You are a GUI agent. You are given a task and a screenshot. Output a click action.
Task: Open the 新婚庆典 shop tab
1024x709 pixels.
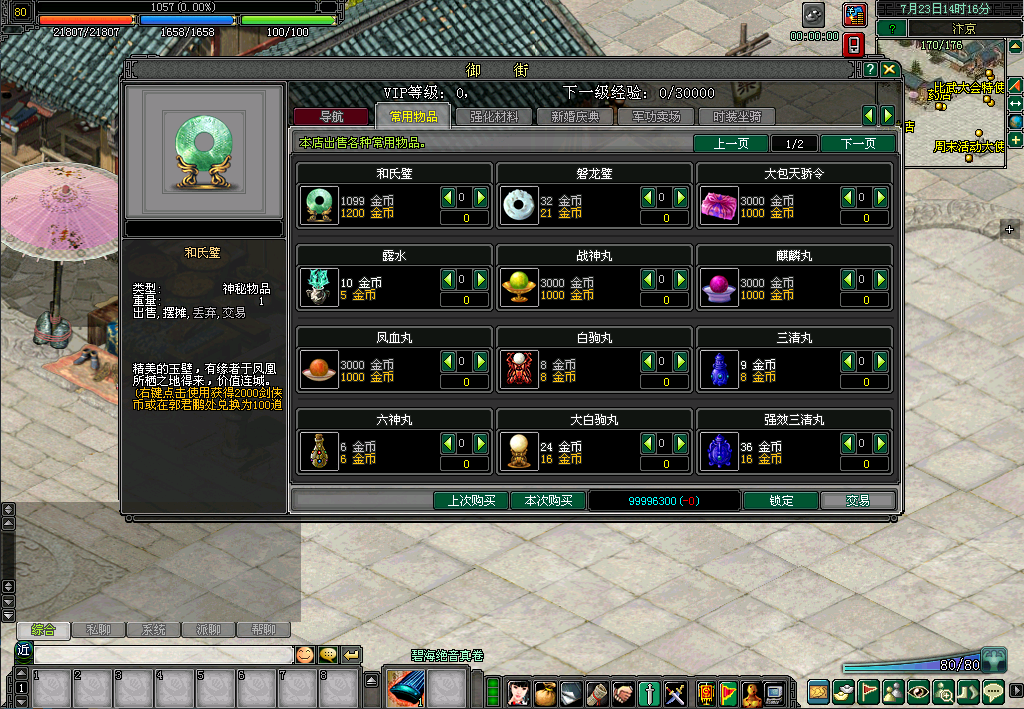pyautogui.click(x=575, y=117)
